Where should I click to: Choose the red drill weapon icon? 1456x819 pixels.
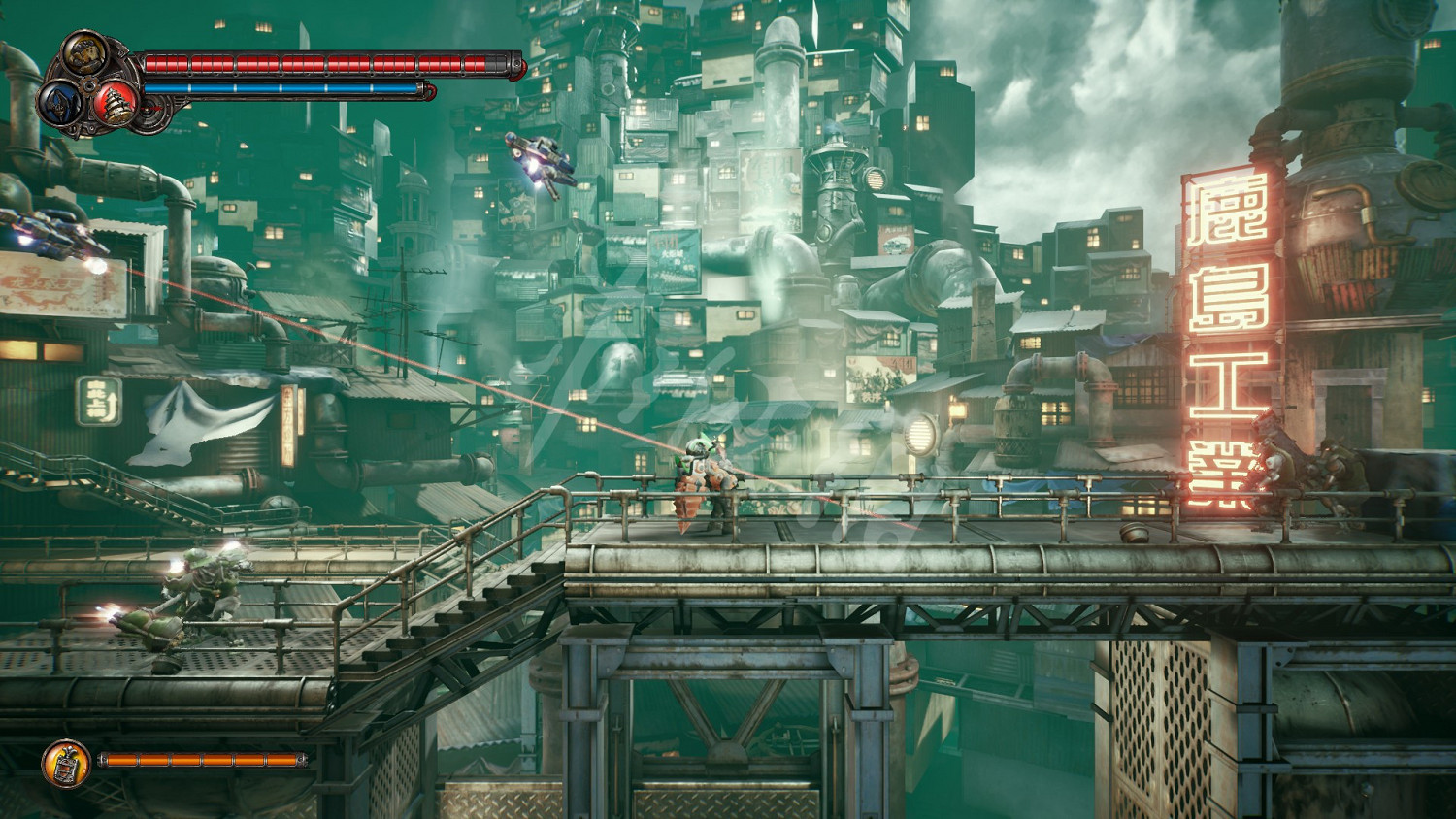116,102
